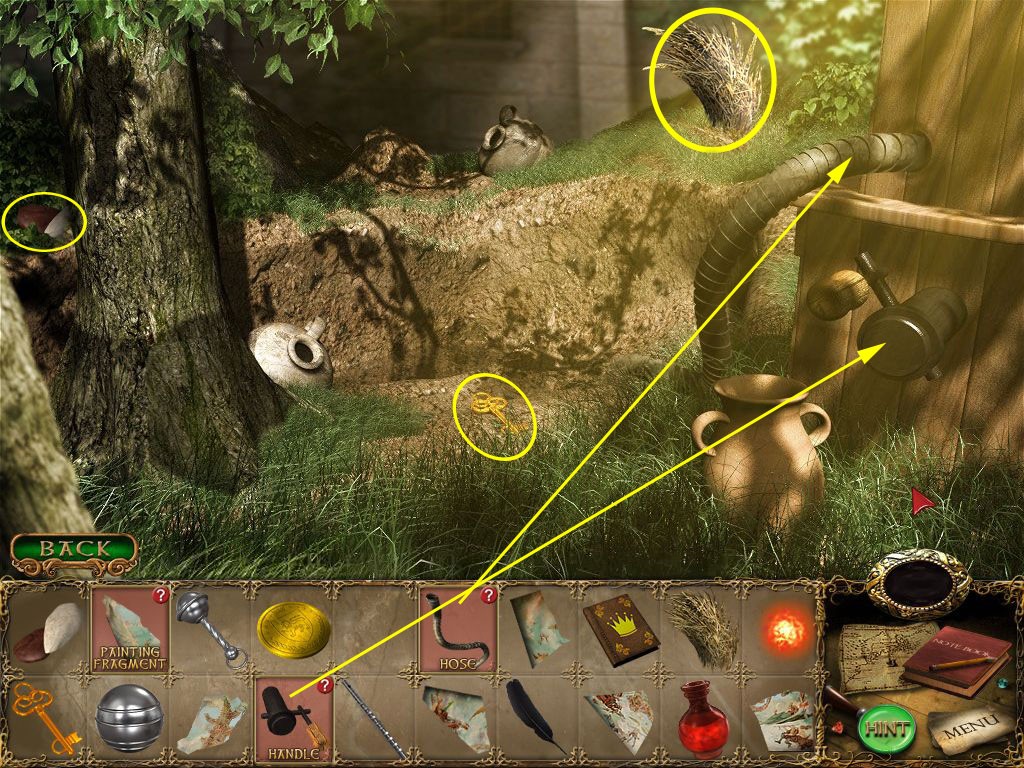
Task: Go back using the green BACK button
Action: (x=74, y=548)
